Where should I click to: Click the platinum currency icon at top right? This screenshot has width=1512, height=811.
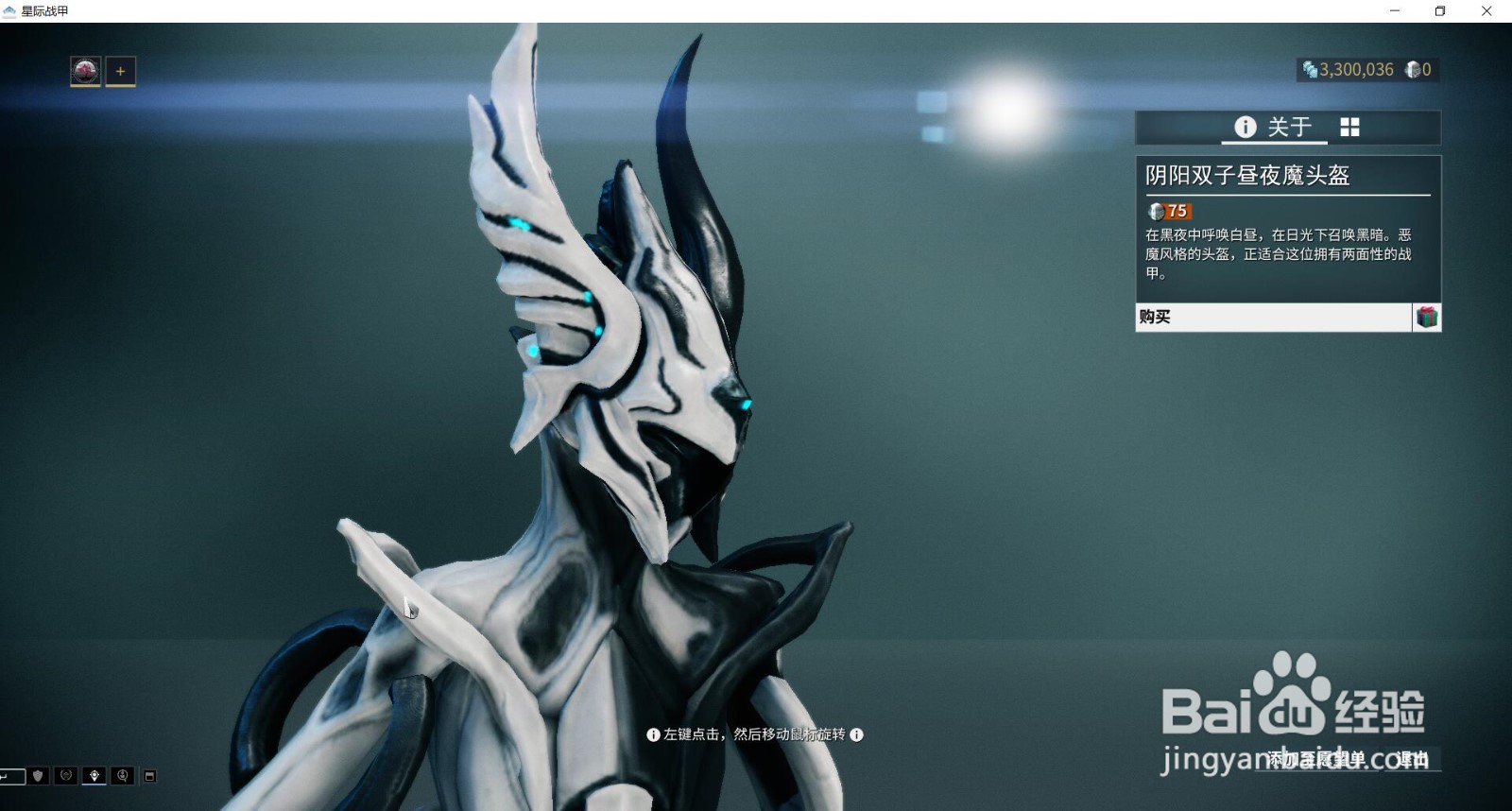(x=1413, y=69)
